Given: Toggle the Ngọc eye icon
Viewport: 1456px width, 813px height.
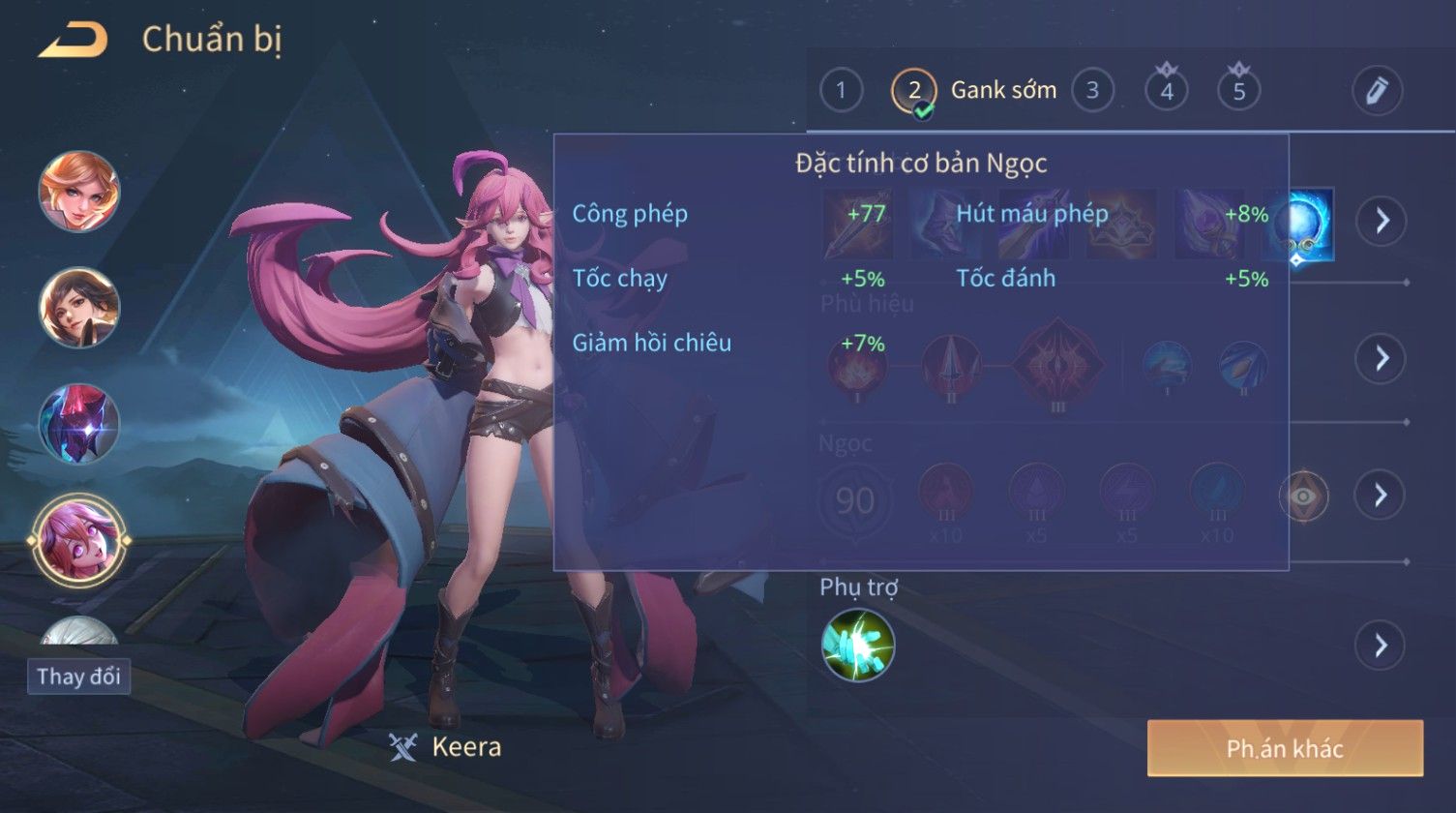Looking at the screenshot, I should [x=1303, y=497].
